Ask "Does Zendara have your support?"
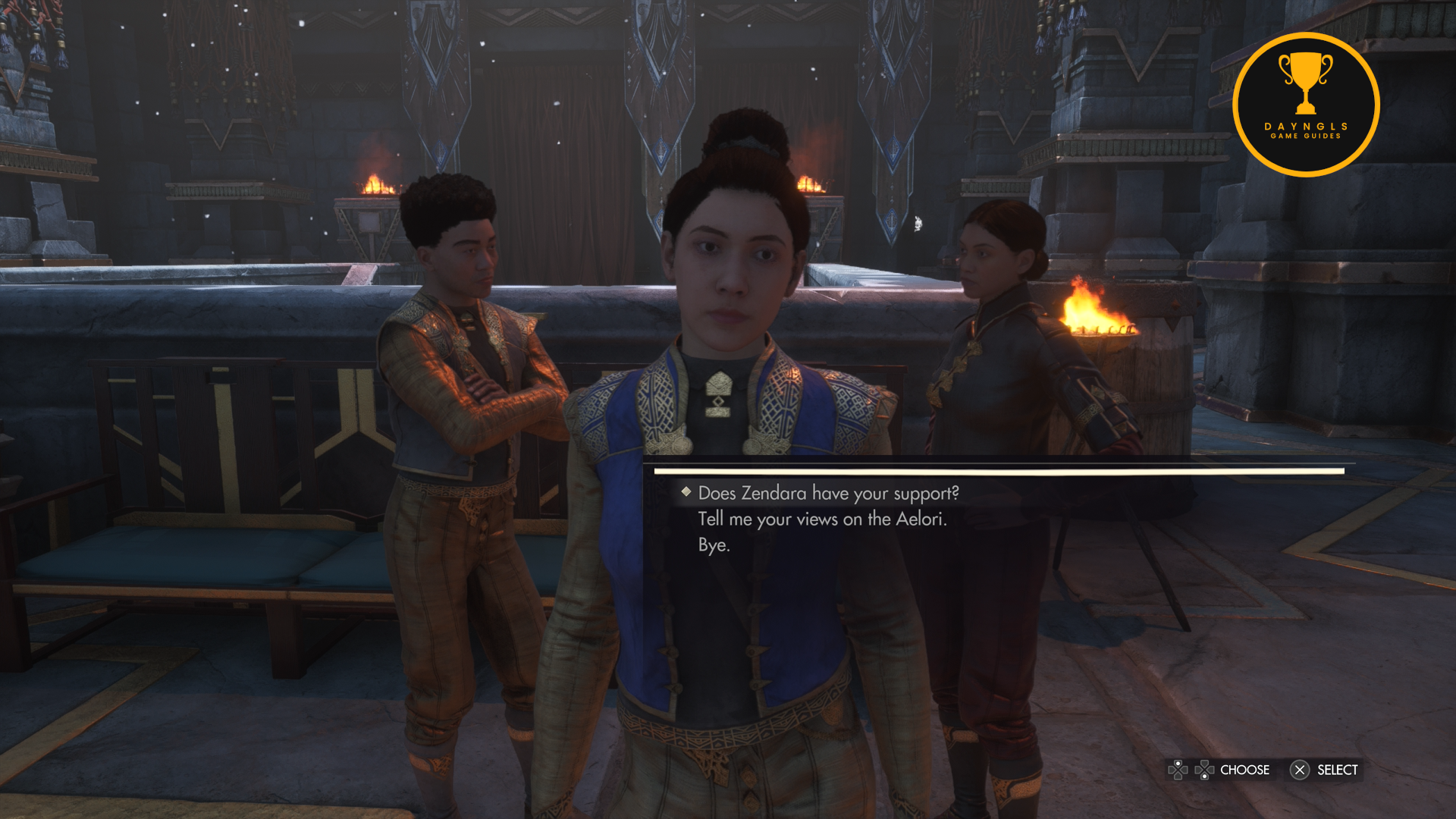The height and width of the screenshot is (819, 1456). pos(828,493)
